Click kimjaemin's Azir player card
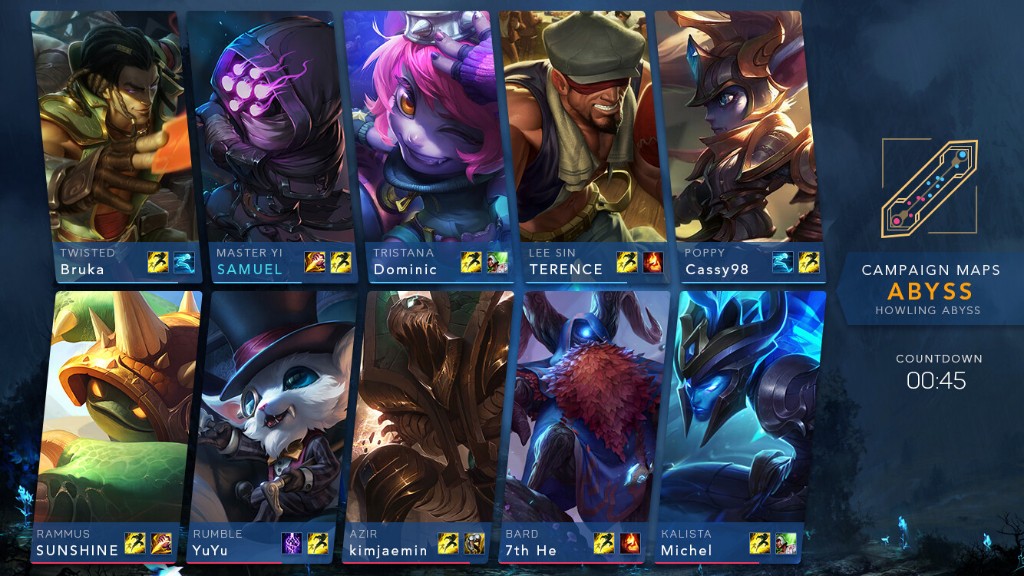This screenshot has width=1024, height=576. [425, 410]
